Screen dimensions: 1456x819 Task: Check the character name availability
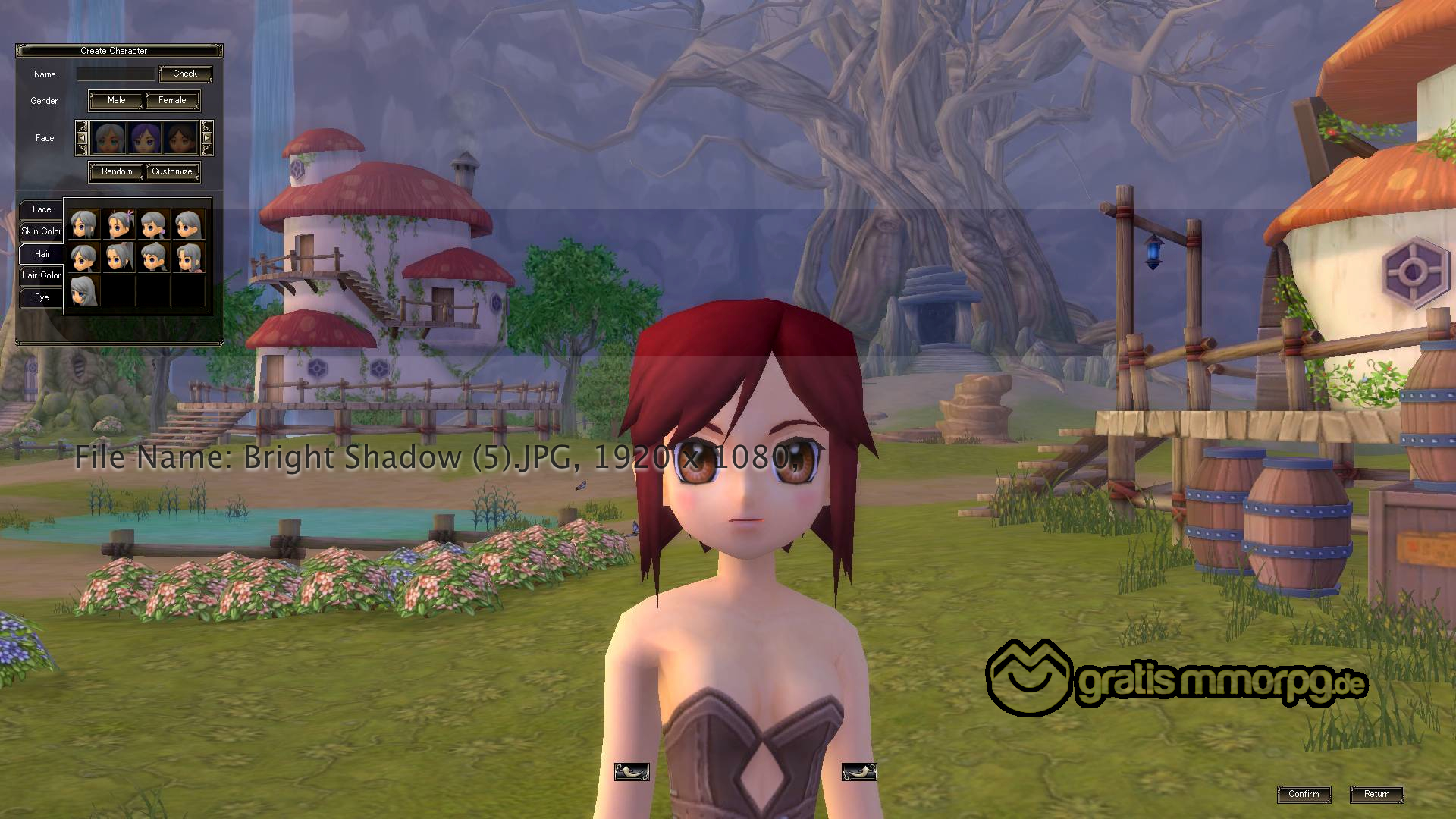pos(185,74)
